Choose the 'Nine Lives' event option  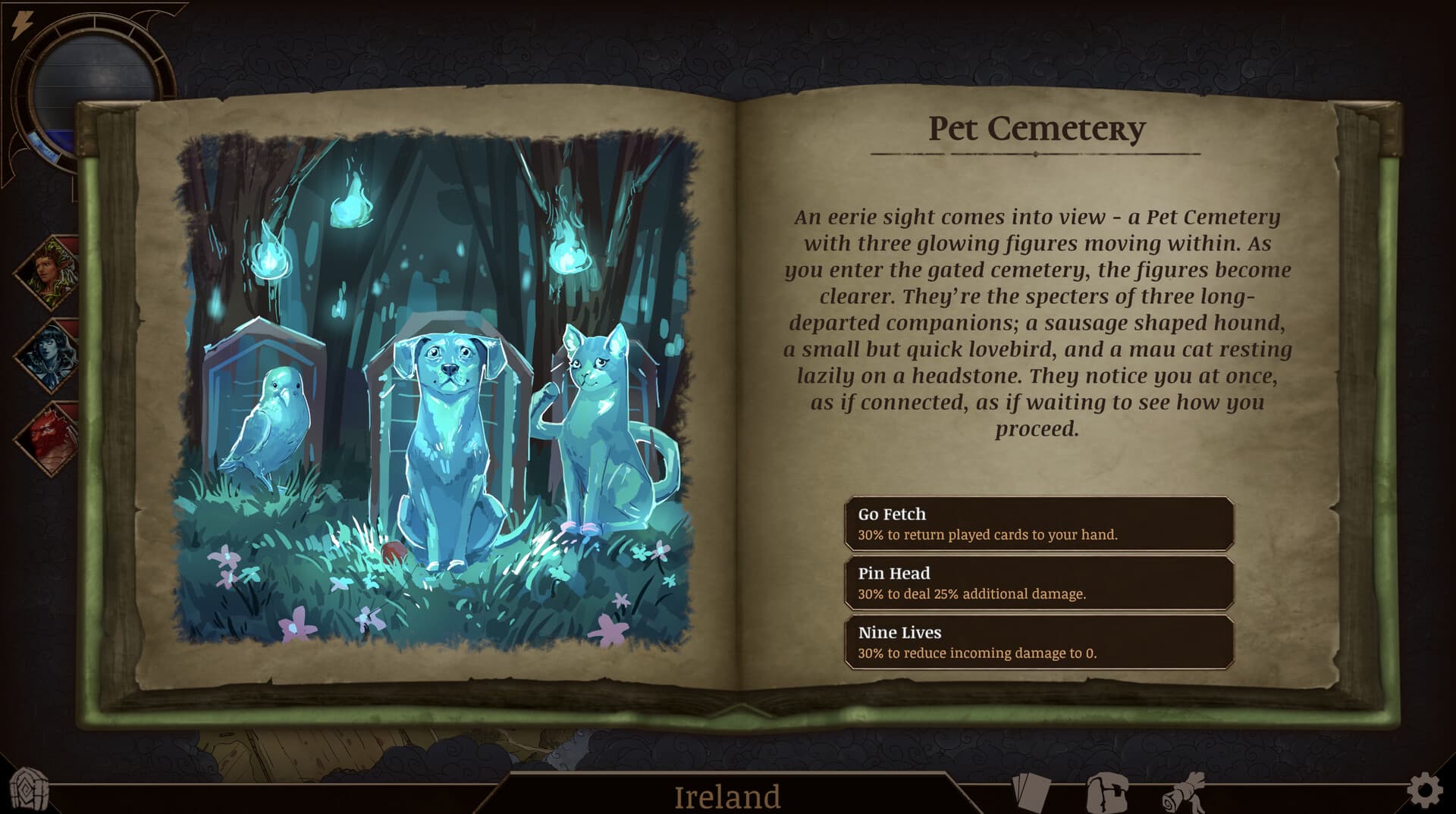pos(1042,642)
